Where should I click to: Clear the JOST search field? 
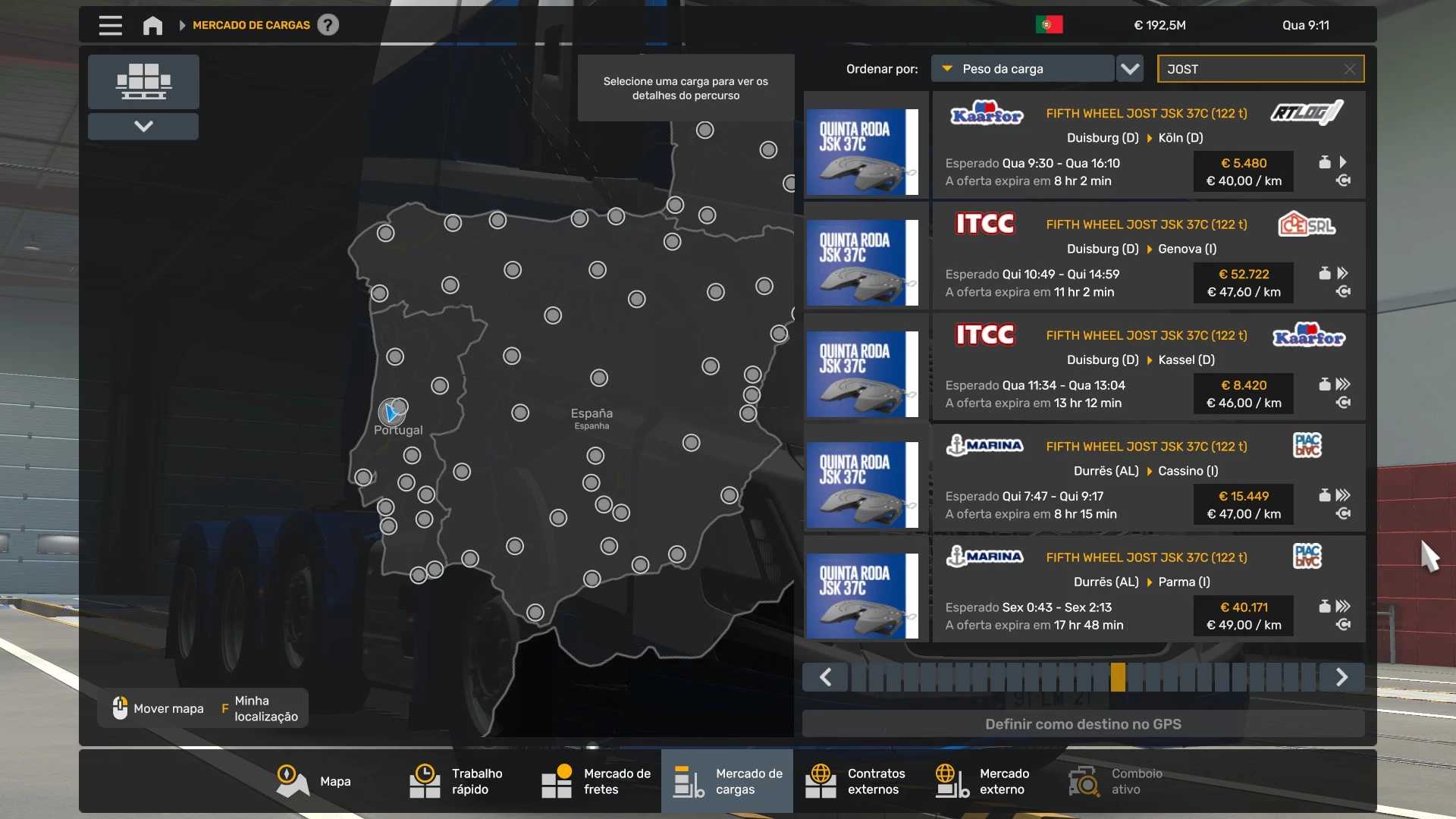(x=1350, y=69)
